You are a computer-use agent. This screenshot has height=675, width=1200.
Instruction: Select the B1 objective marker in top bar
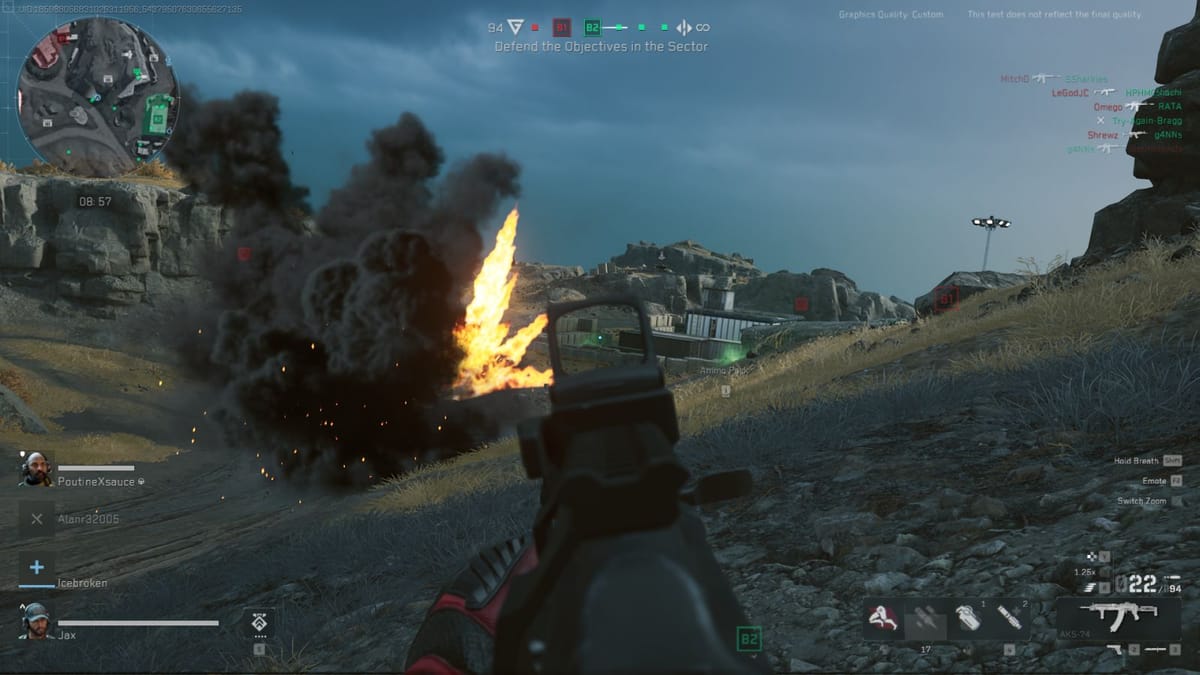562,27
